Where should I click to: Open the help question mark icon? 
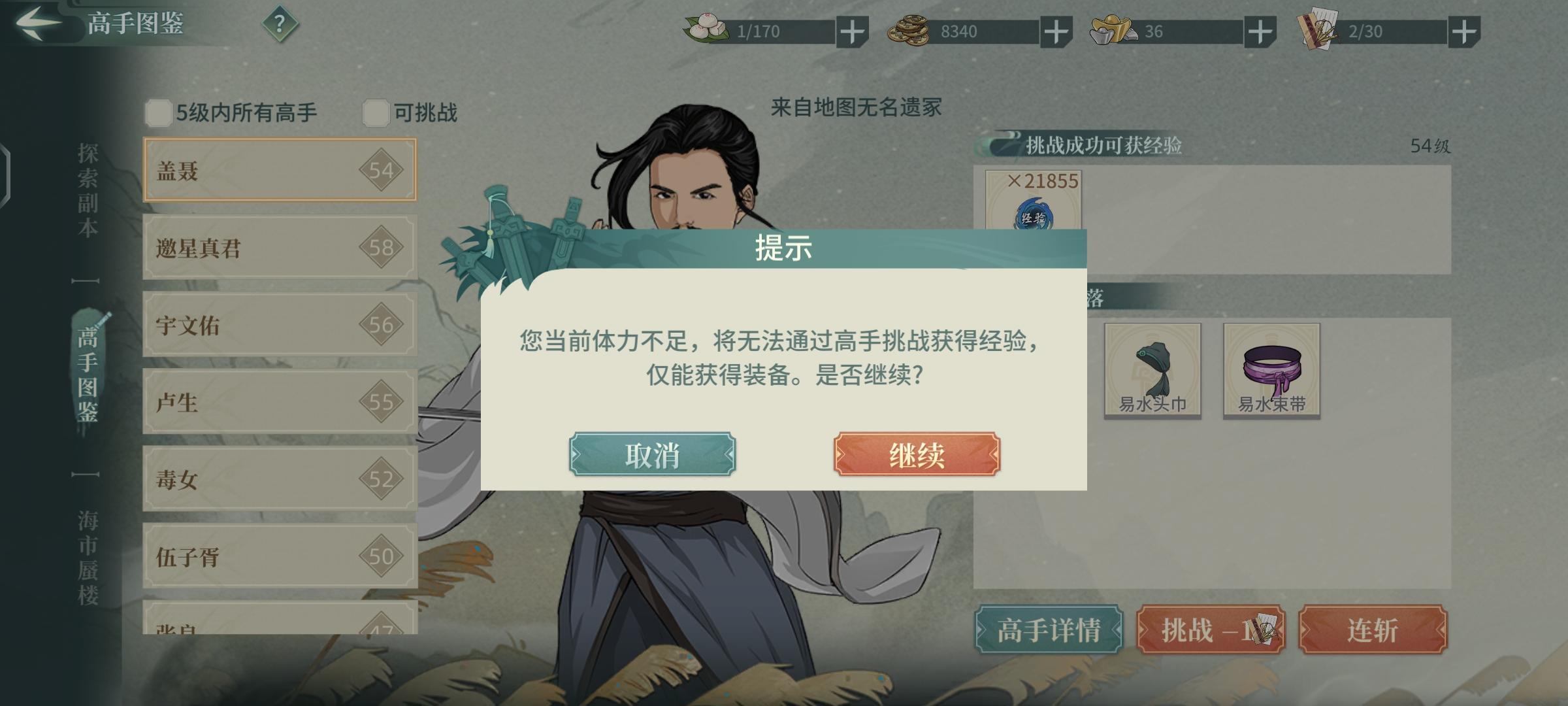click(280, 24)
